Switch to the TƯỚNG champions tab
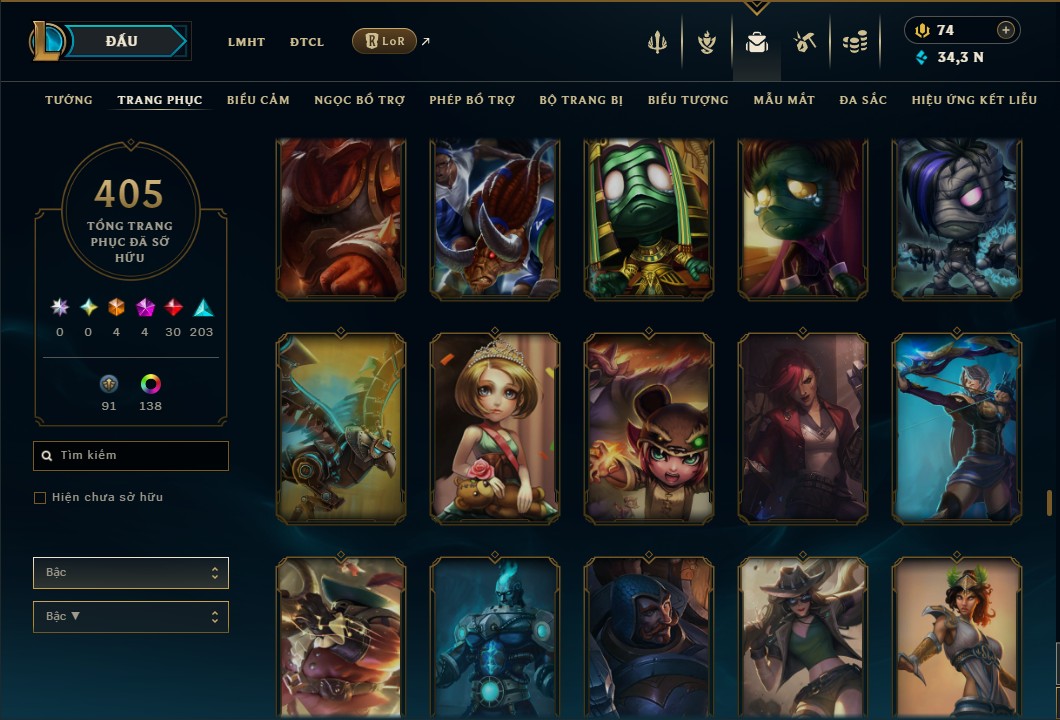 [69, 100]
